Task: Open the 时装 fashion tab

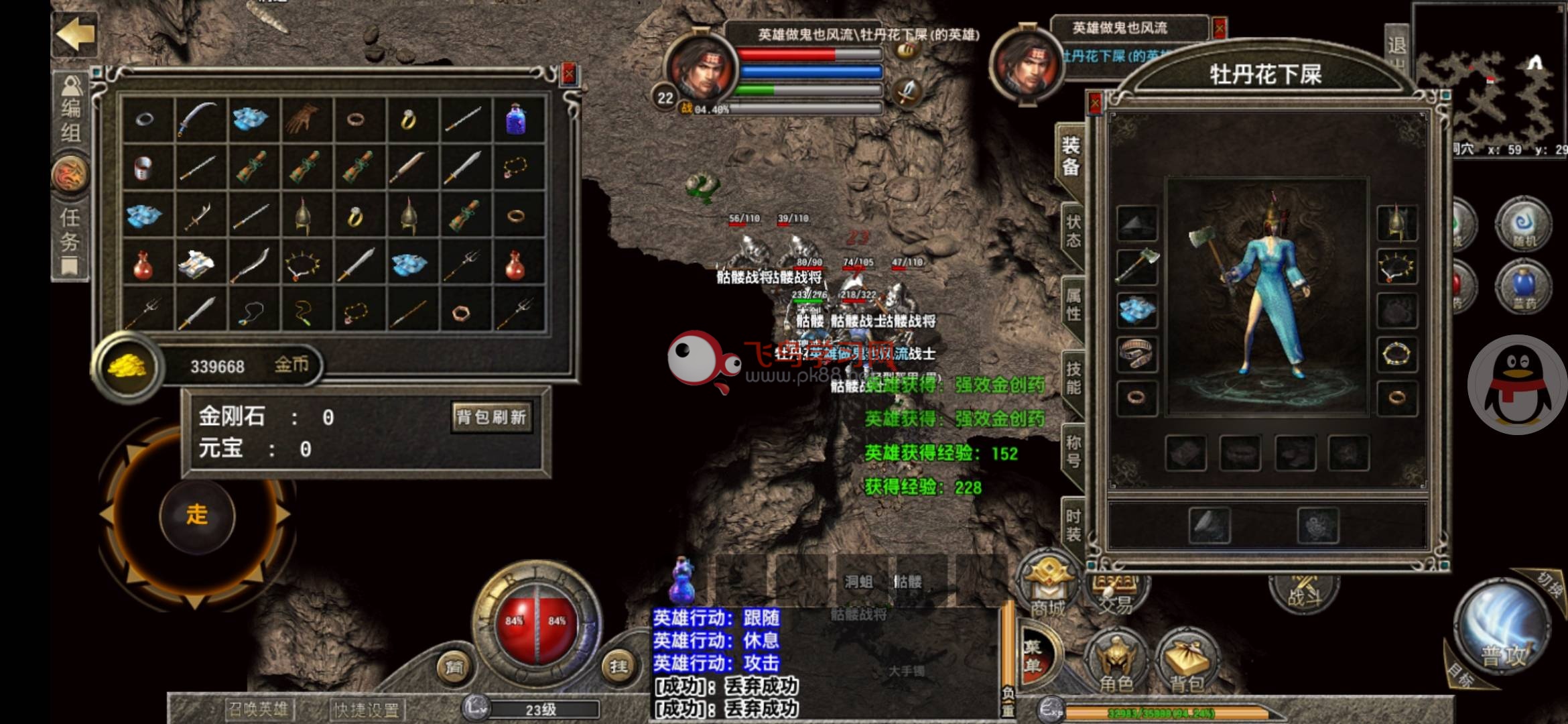Action: [x=1073, y=525]
